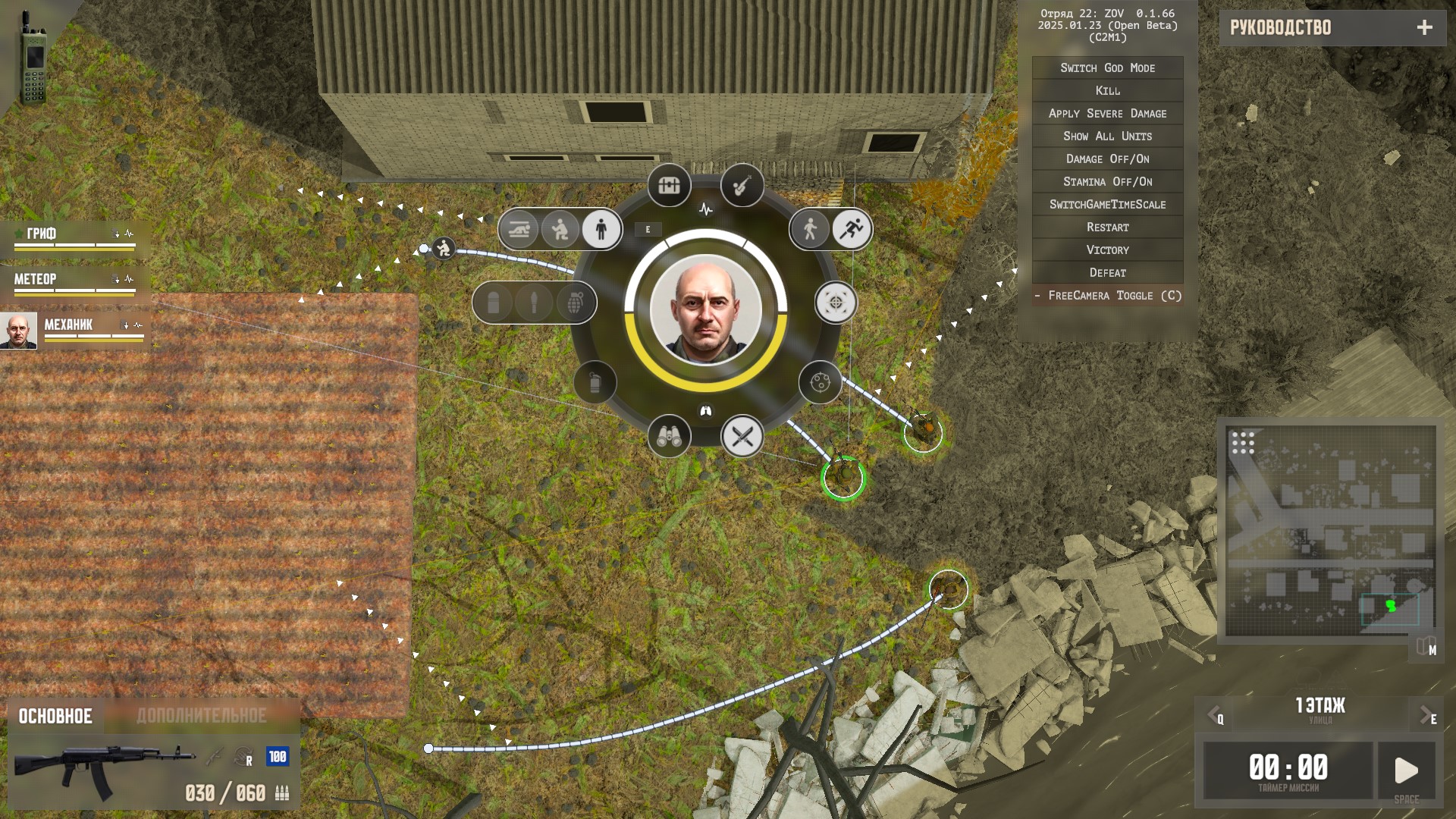Open the inventory chest icon
The image size is (1456, 819).
pos(669,185)
